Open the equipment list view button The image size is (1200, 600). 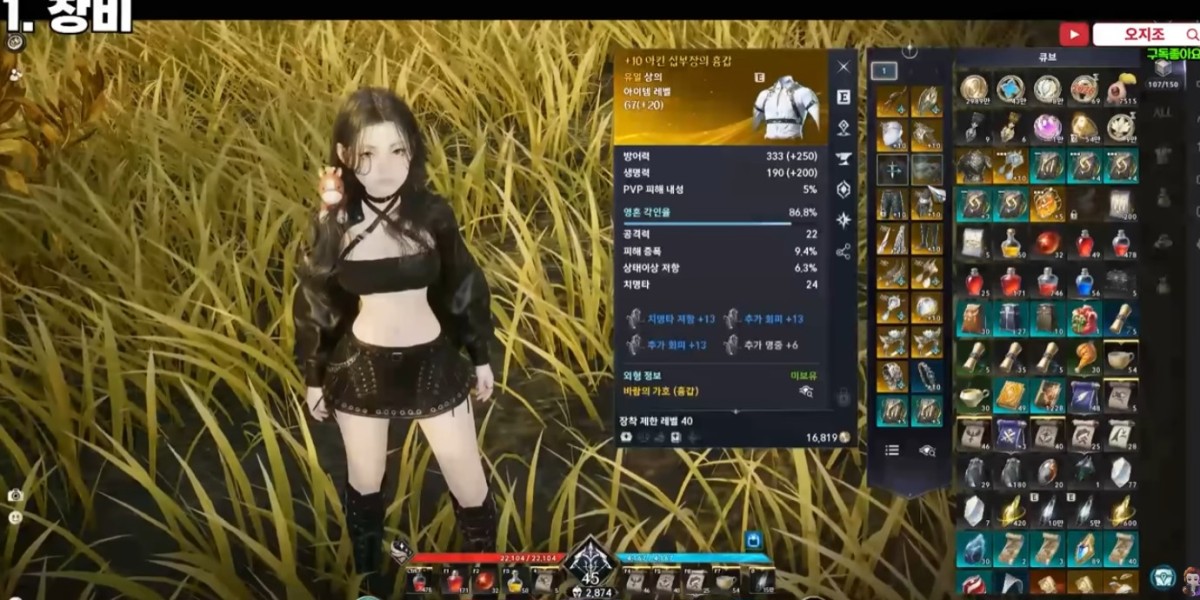click(892, 450)
